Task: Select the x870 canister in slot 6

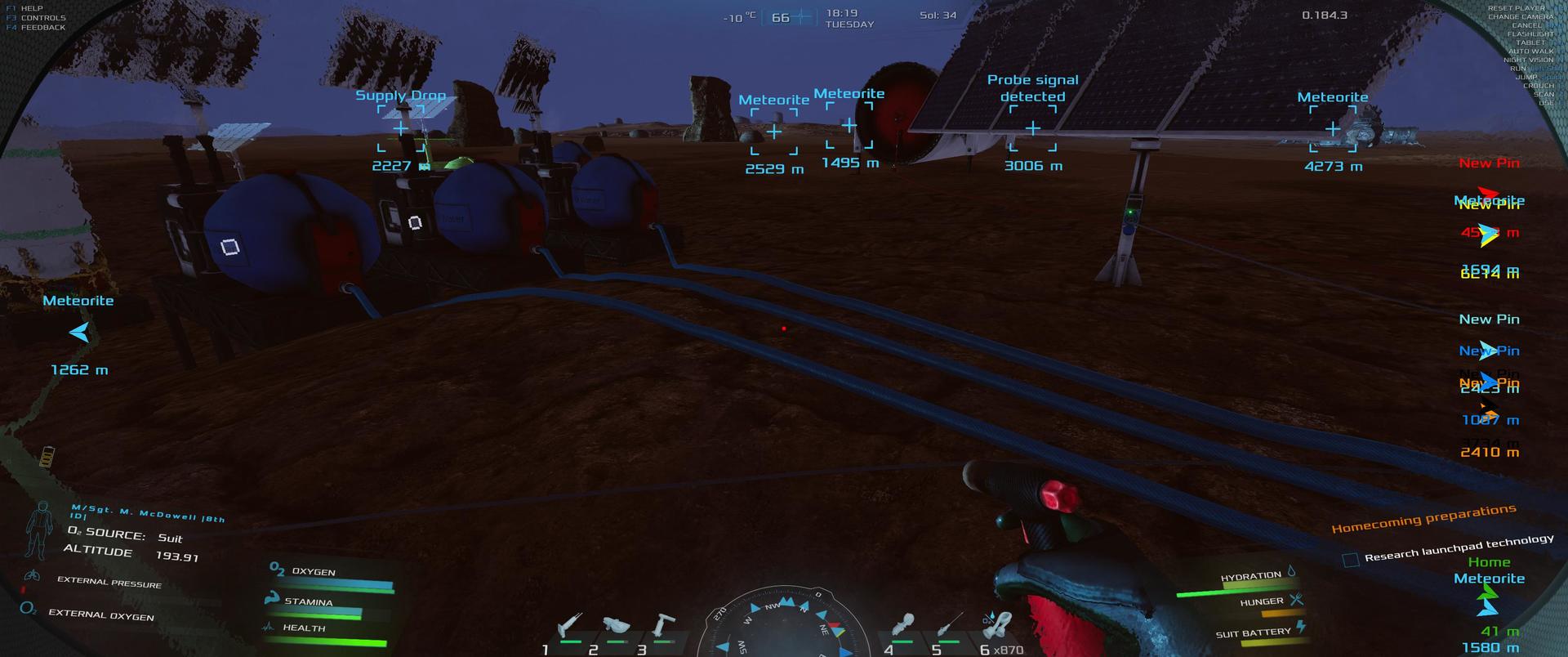Action: point(996,627)
